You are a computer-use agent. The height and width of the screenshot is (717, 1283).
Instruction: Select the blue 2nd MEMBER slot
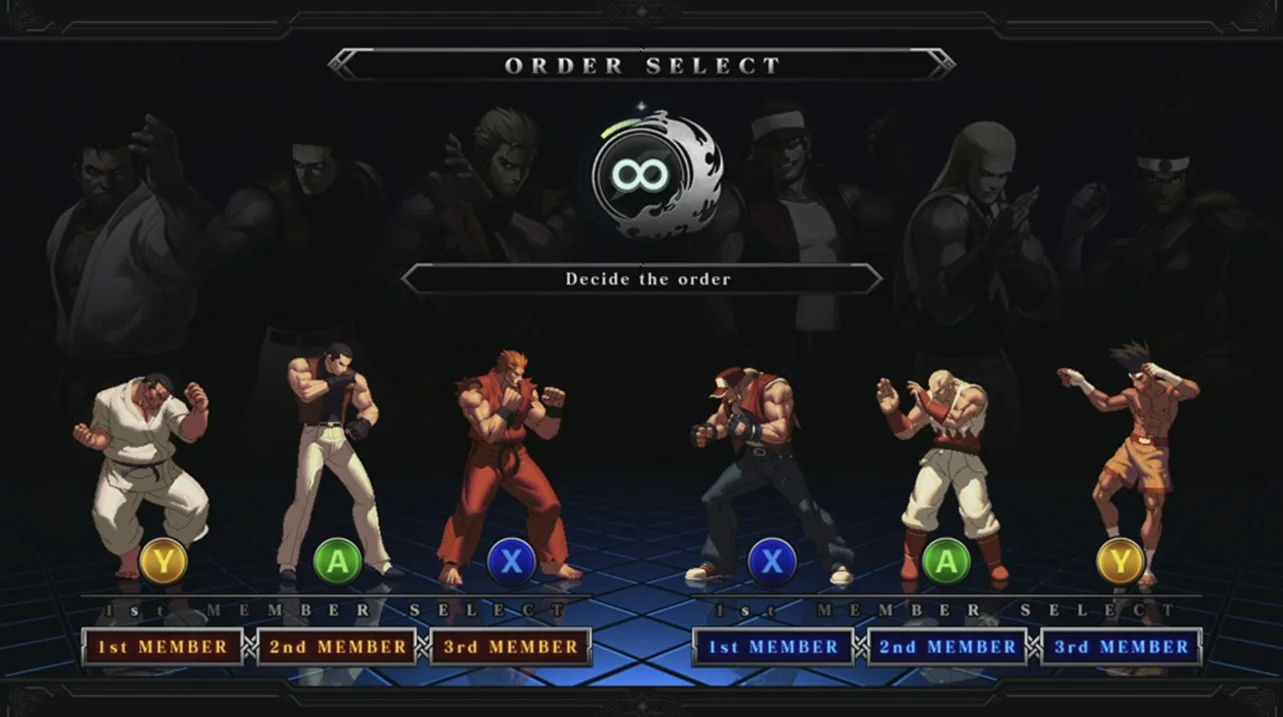(x=947, y=647)
